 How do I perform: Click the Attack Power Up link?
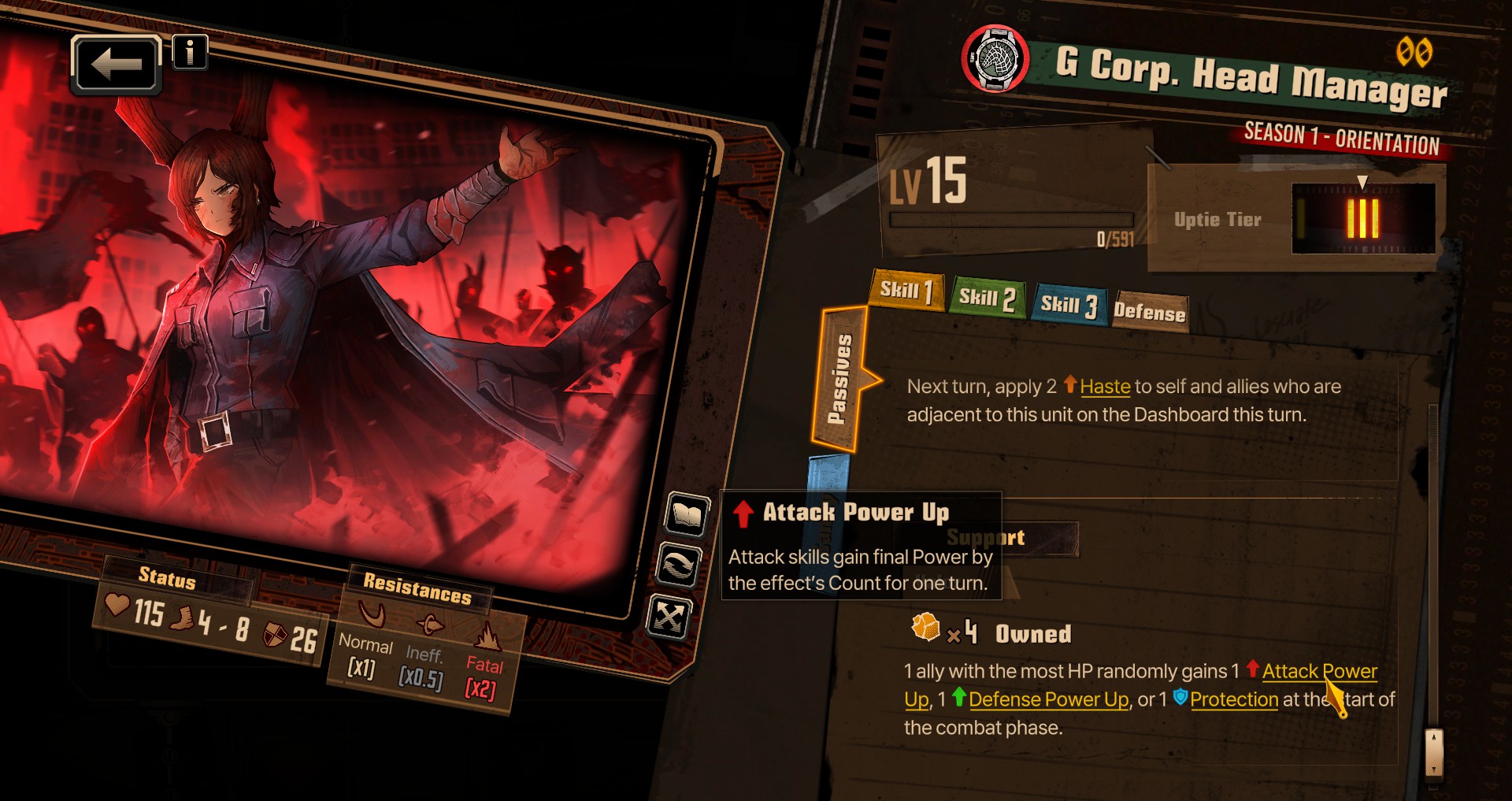1318,672
